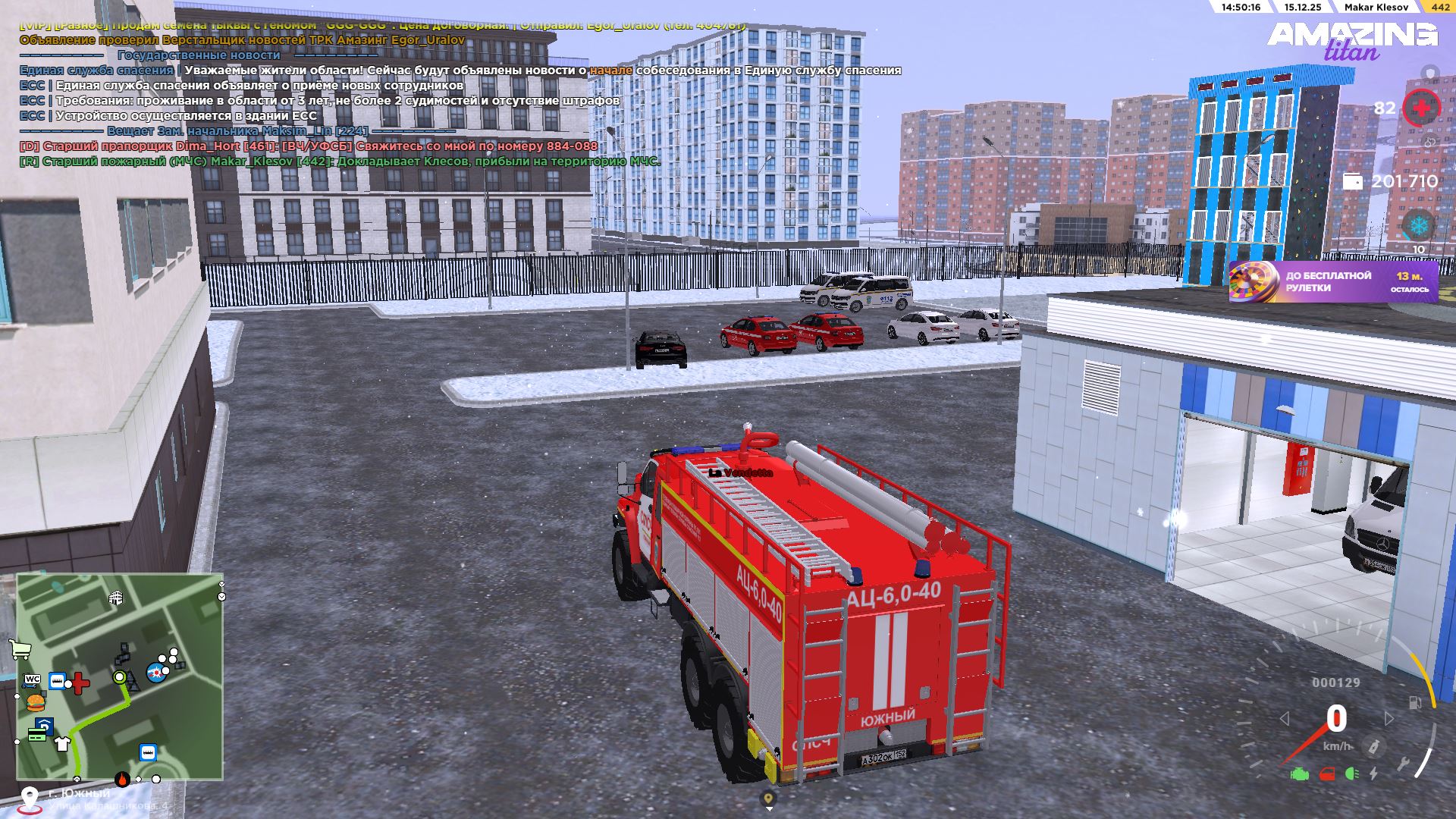Click the green bank card marker
The width and height of the screenshot is (1456, 819).
pos(36,734)
